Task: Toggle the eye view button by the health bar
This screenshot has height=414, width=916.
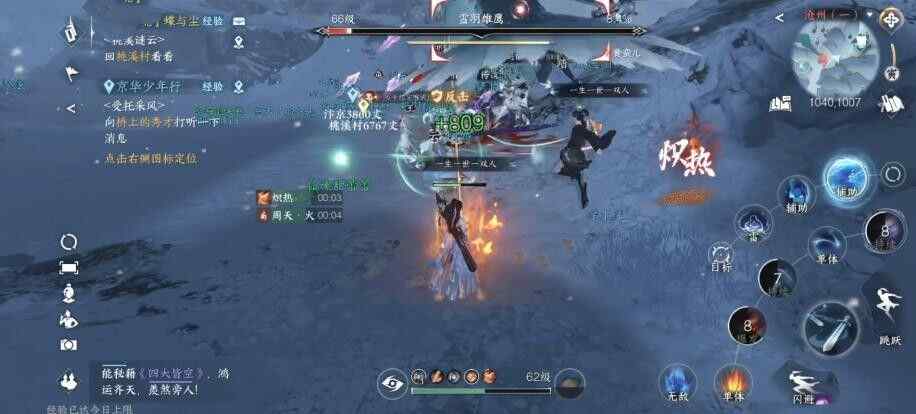Action: 393,381
